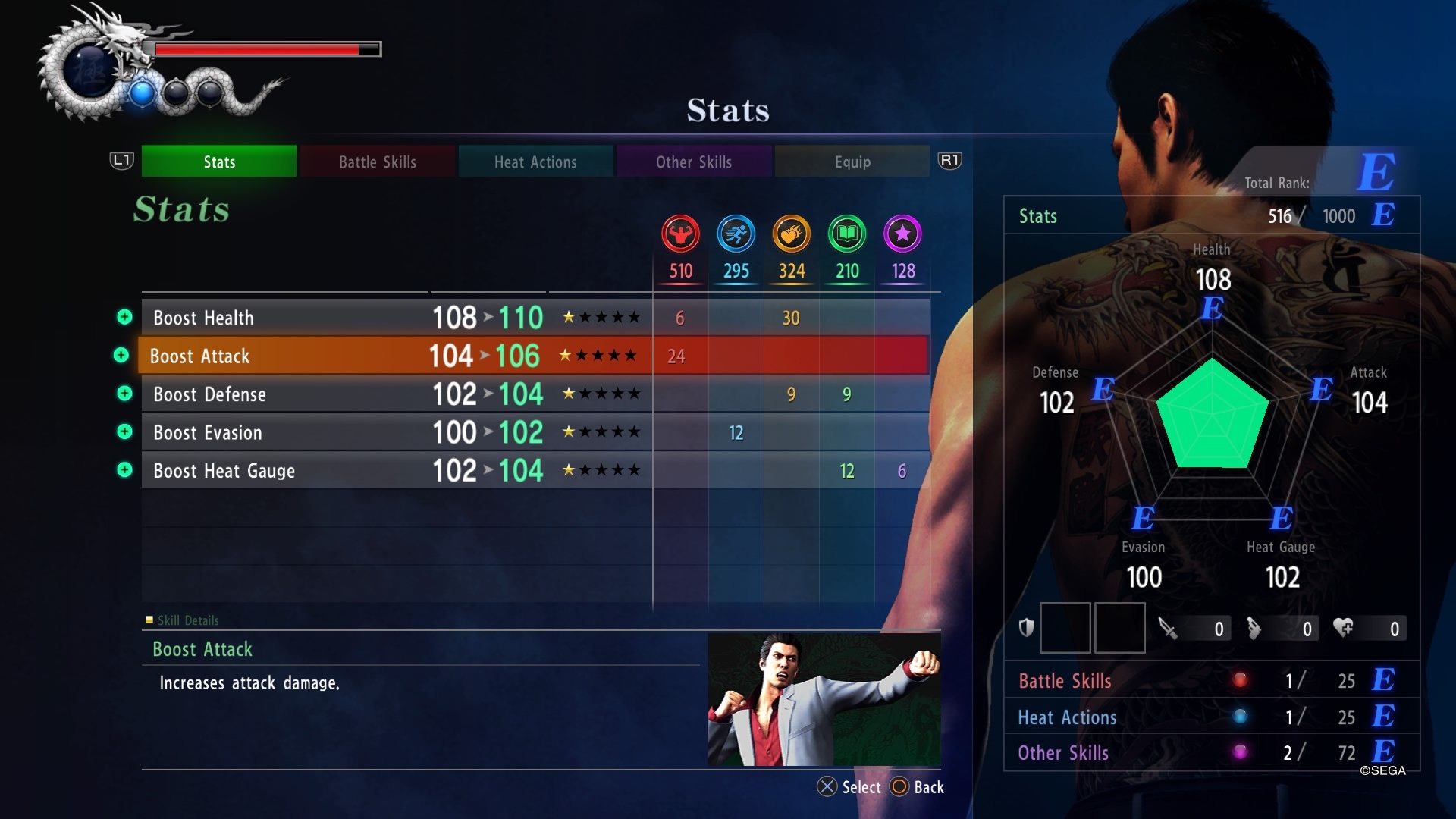Click the blue agility runner icon

pos(736,235)
